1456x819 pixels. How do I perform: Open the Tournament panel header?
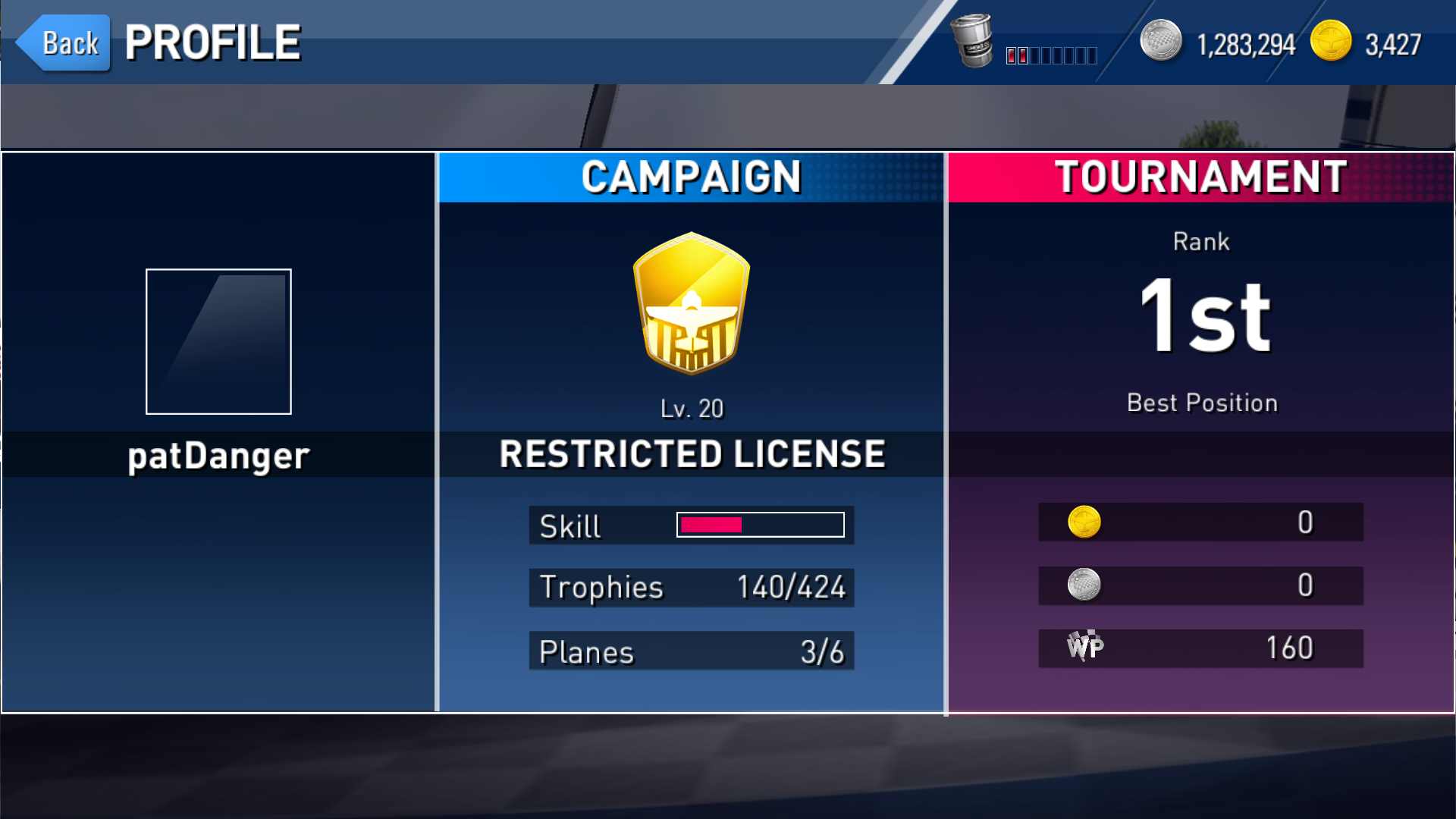click(x=1200, y=177)
